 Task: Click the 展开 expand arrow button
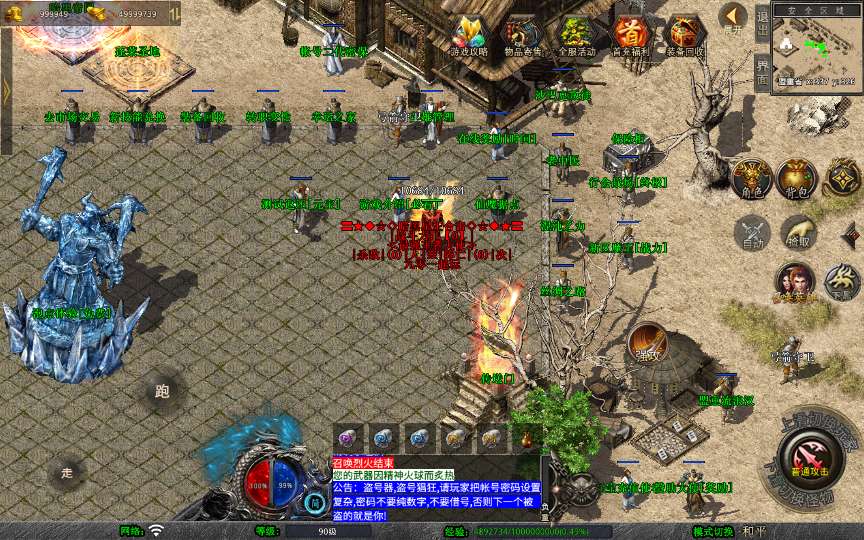pyautogui.click(x=733, y=17)
